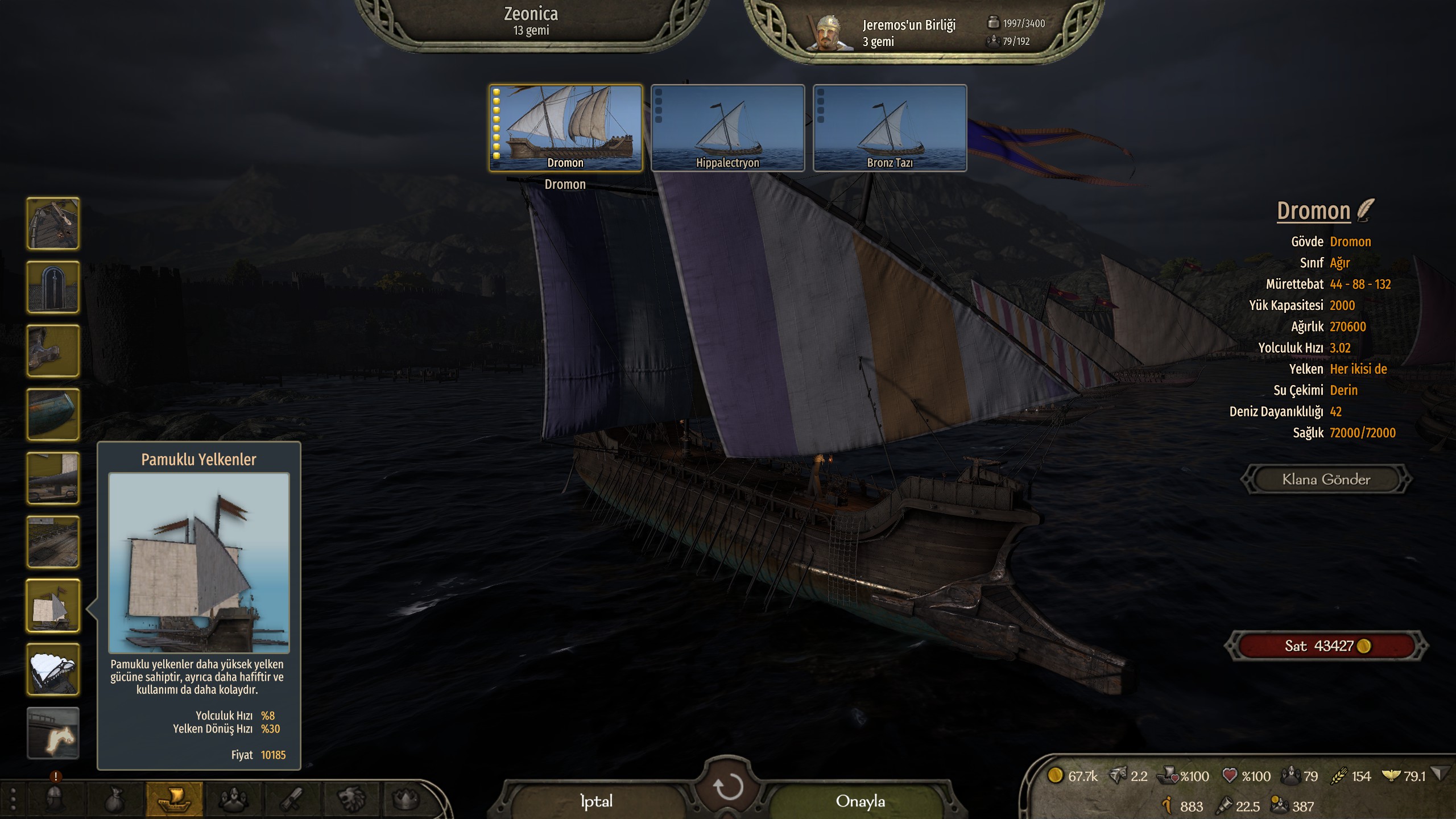Open the ballista deck upgrade slot

53,224
